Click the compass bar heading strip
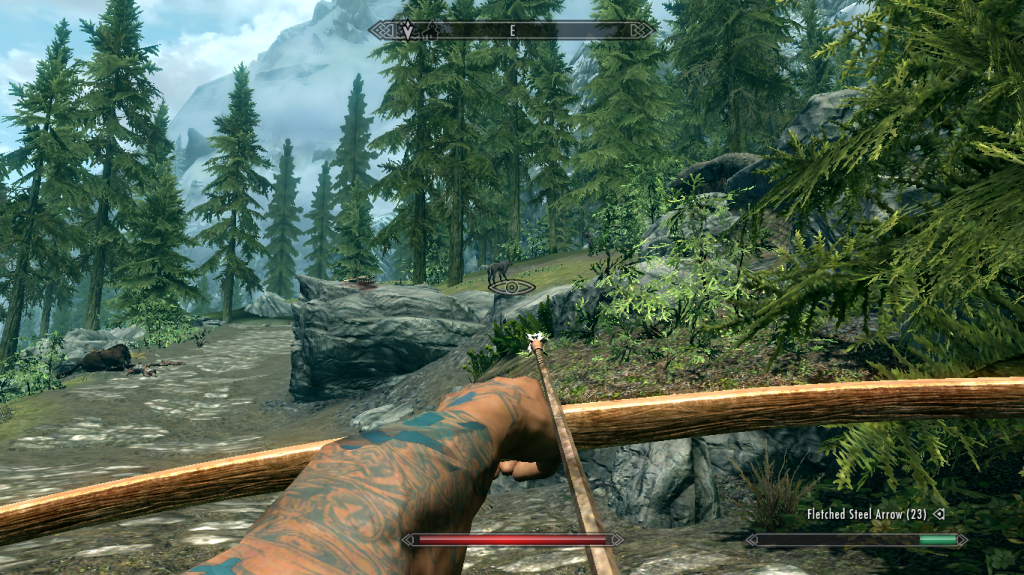 [x=512, y=30]
